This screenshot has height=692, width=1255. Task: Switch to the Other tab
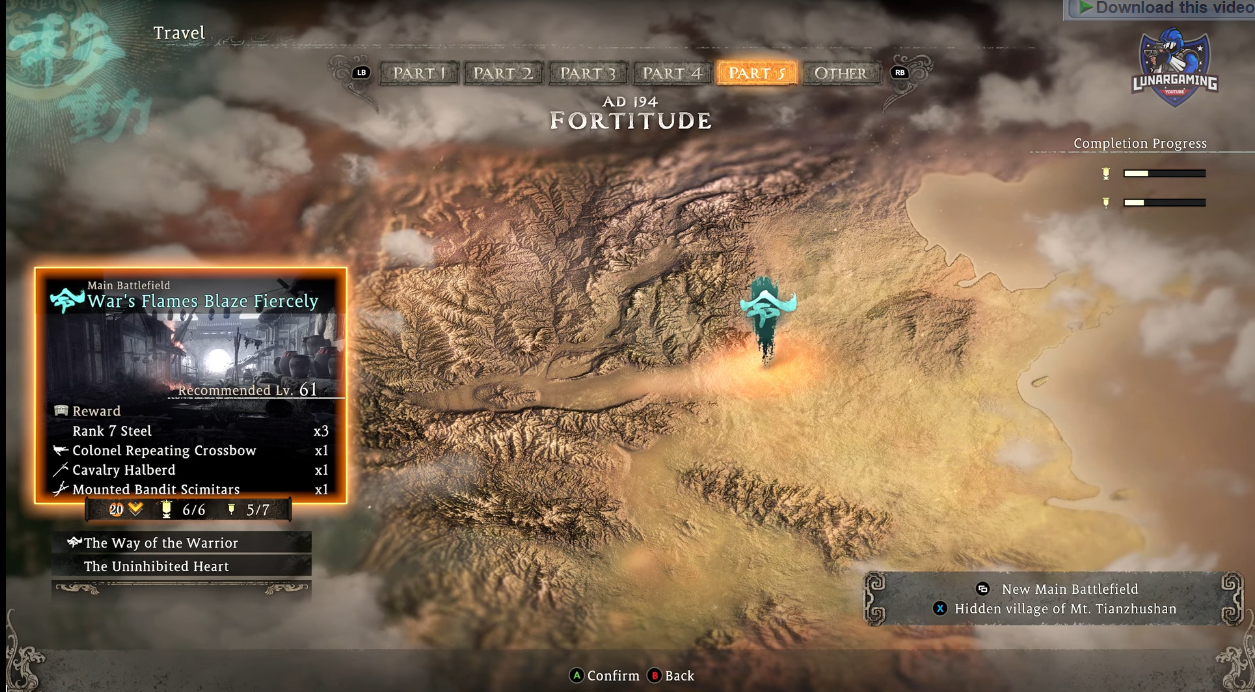(x=840, y=73)
